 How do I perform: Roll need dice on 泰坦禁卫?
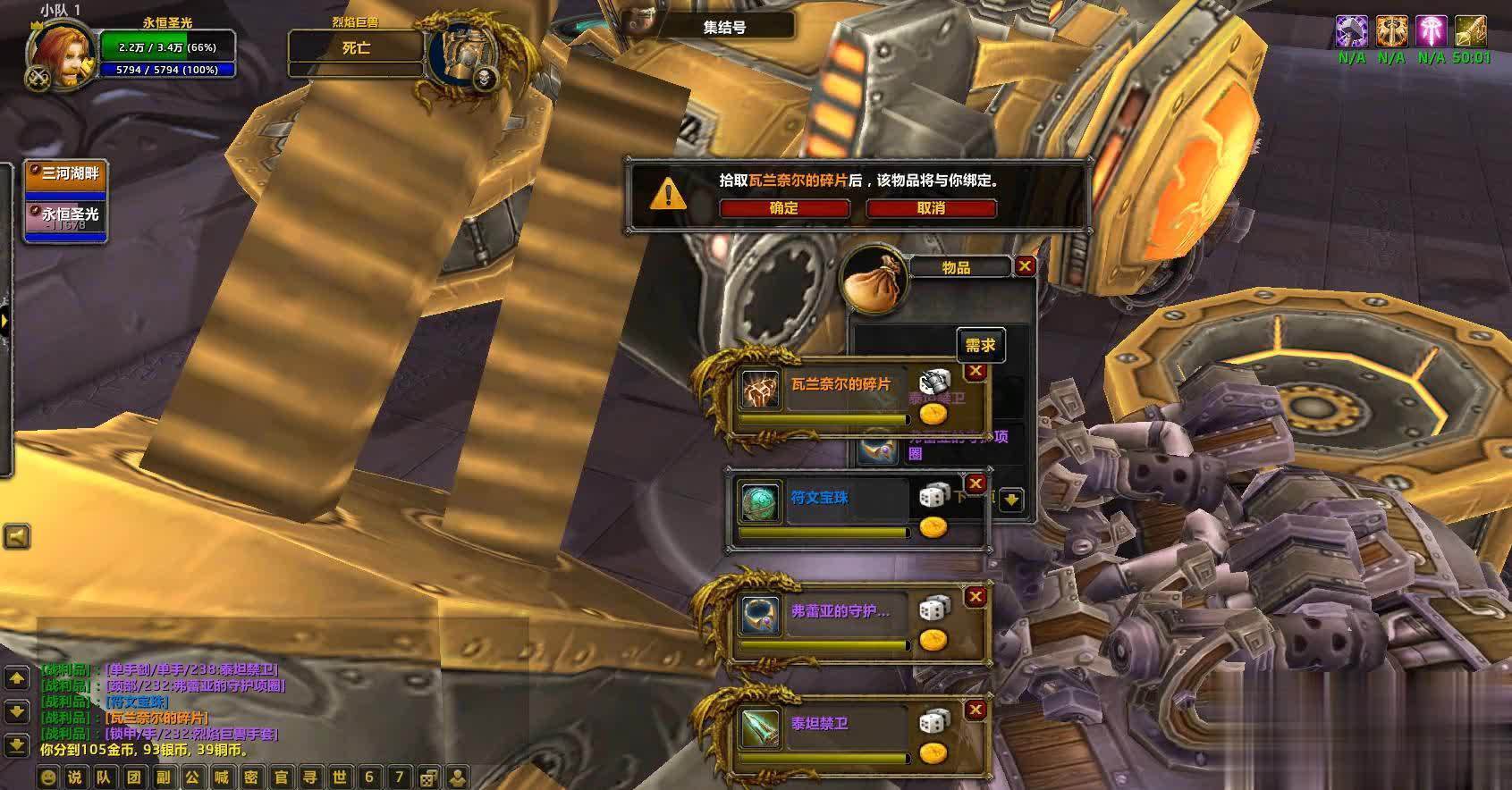tap(934, 721)
